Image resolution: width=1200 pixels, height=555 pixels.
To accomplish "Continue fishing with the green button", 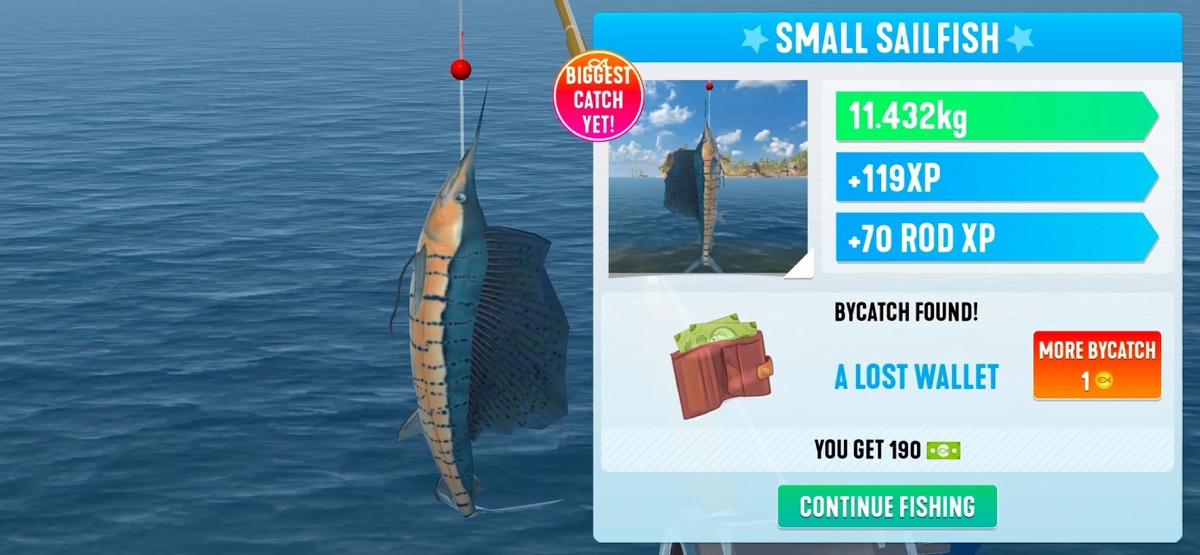I will coord(887,506).
